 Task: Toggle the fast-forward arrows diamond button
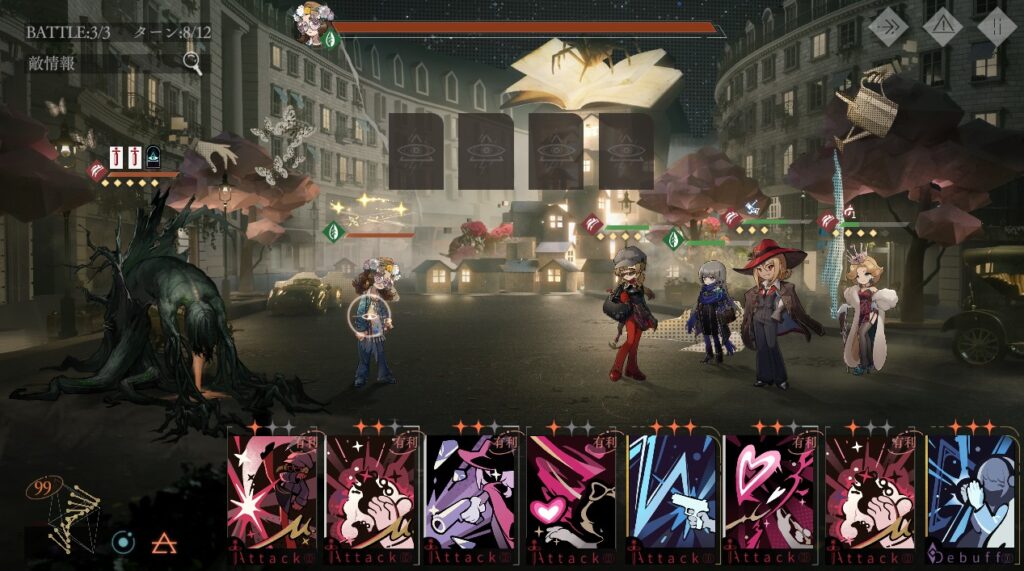pos(888,27)
